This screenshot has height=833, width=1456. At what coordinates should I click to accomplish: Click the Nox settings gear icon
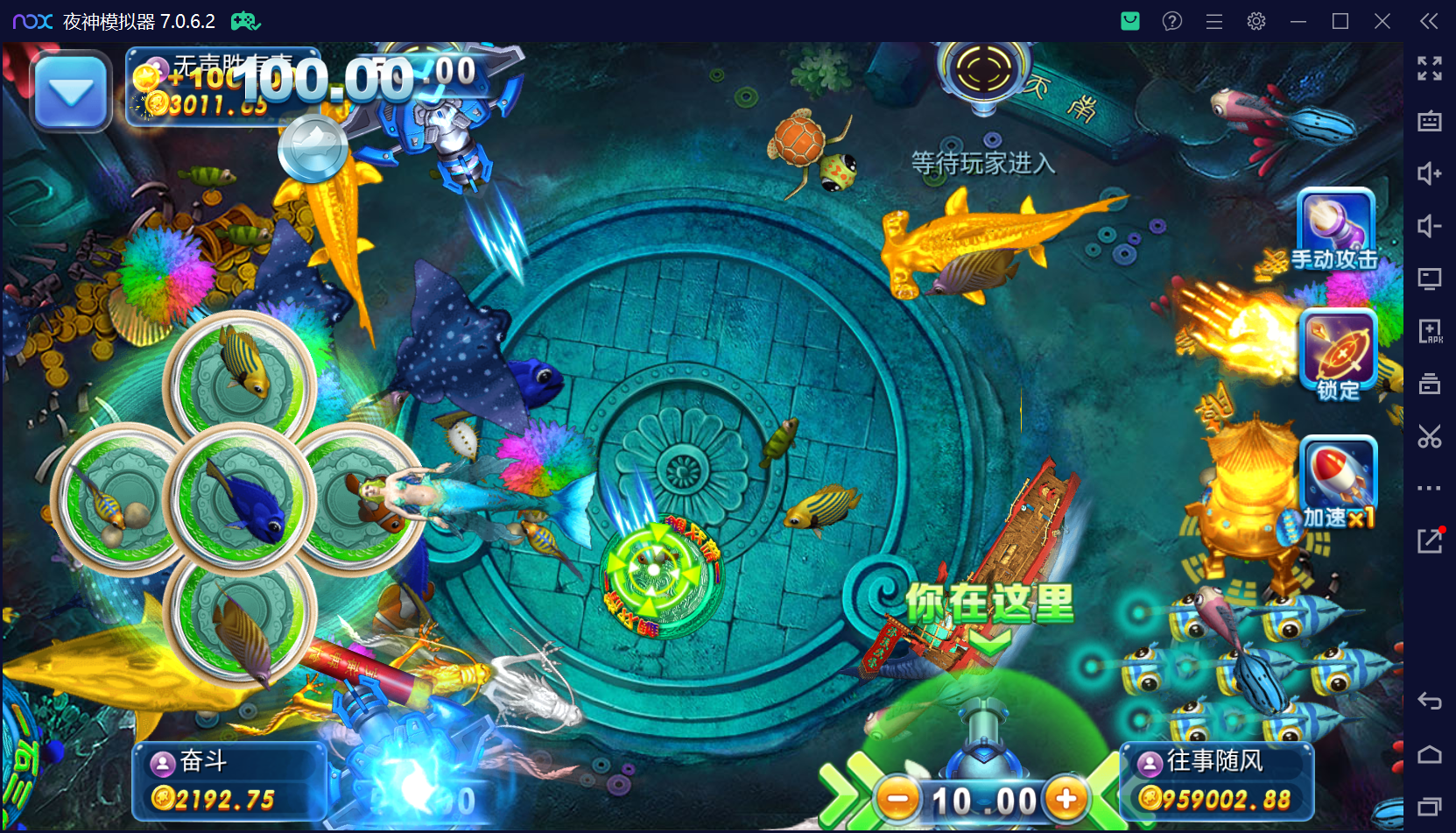1256,21
